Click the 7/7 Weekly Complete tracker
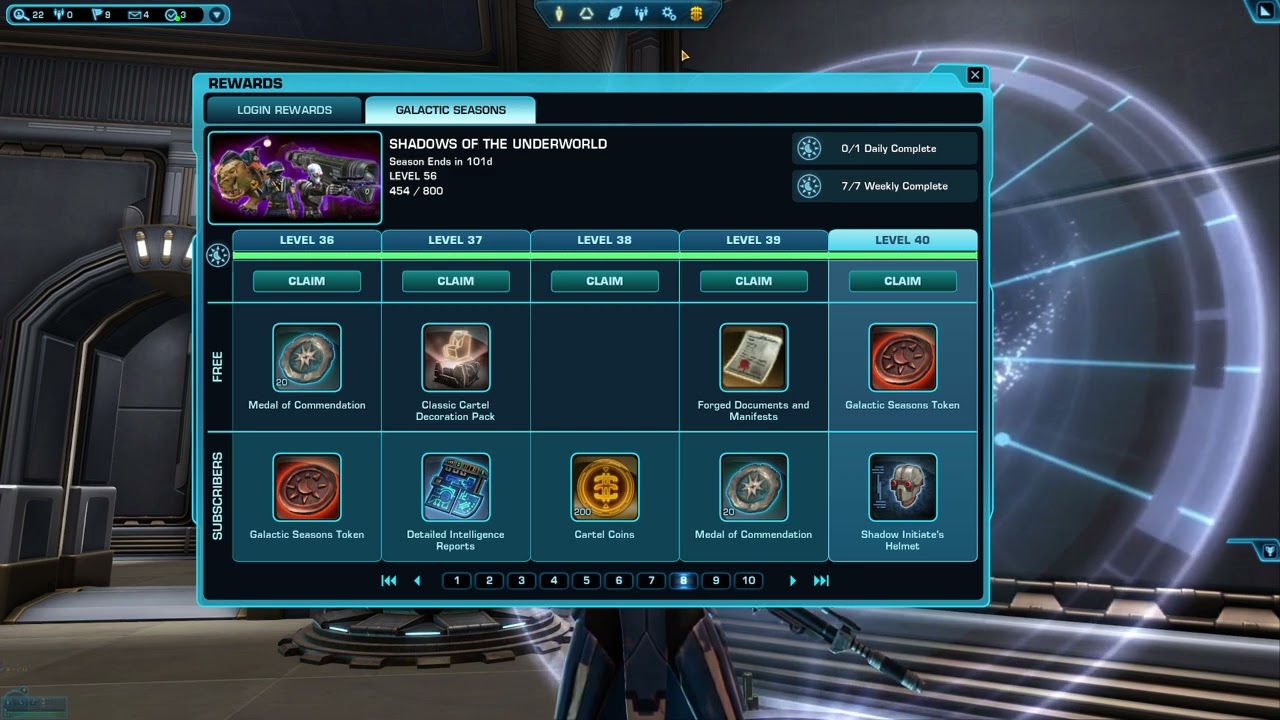The height and width of the screenshot is (720, 1280). pos(884,186)
